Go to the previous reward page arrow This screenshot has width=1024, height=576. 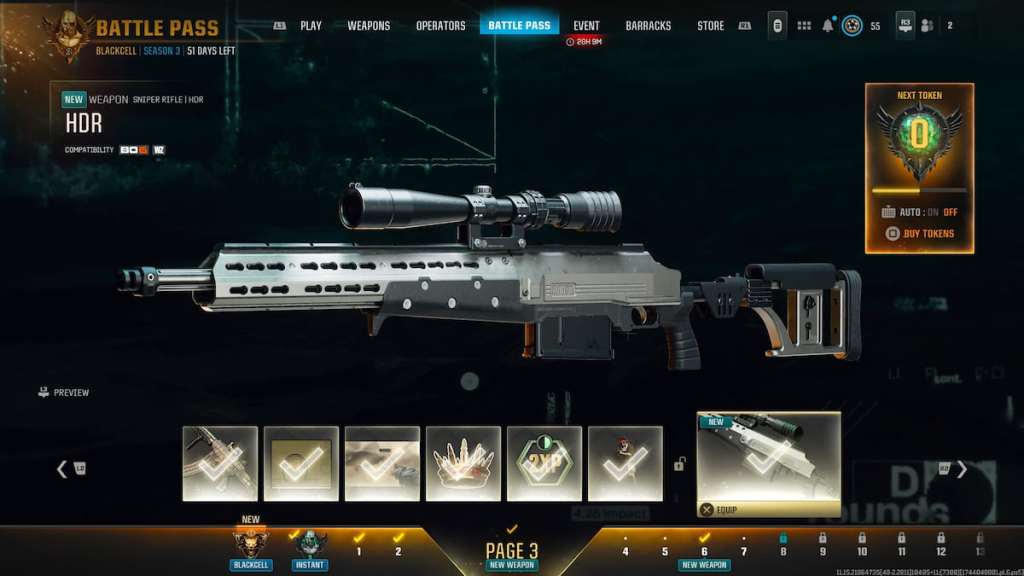pyautogui.click(x=62, y=468)
